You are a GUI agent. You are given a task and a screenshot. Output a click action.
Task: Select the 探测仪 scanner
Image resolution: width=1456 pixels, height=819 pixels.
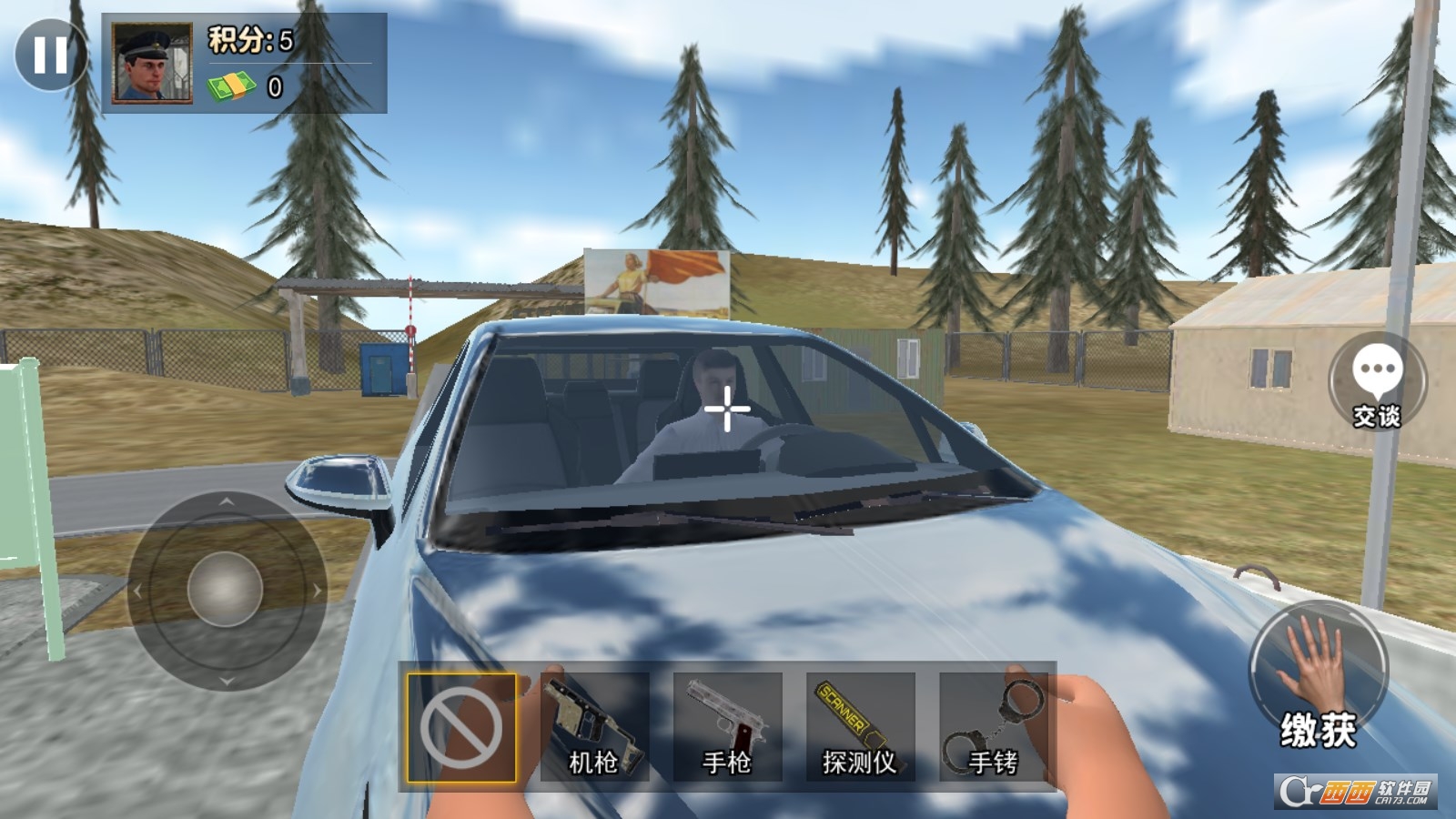pyautogui.click(x=860, y=727)
